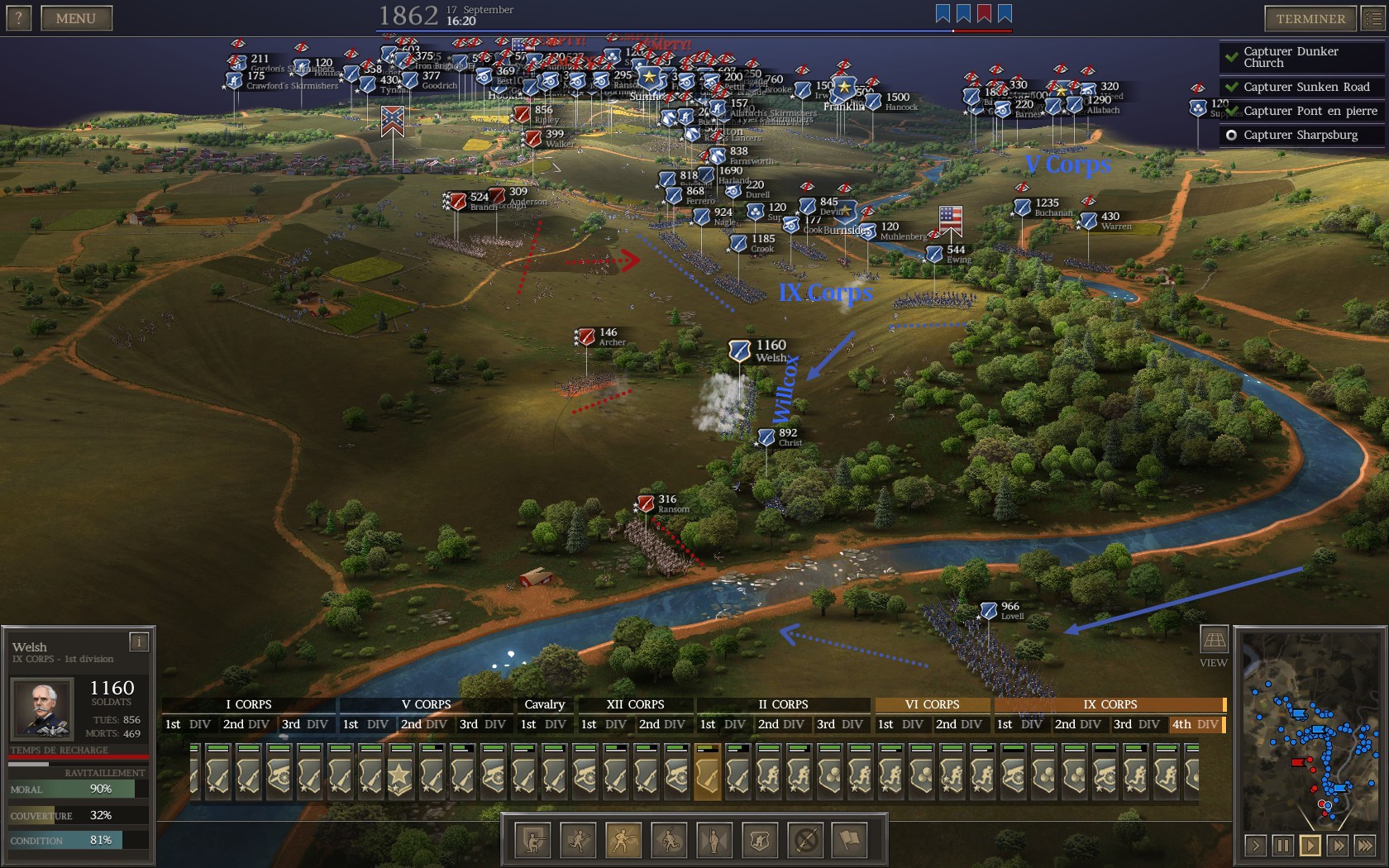Toggle the crossed-out rifle hold-fire command
This screenshot has height=868, width=1389.
pos(805,841)
